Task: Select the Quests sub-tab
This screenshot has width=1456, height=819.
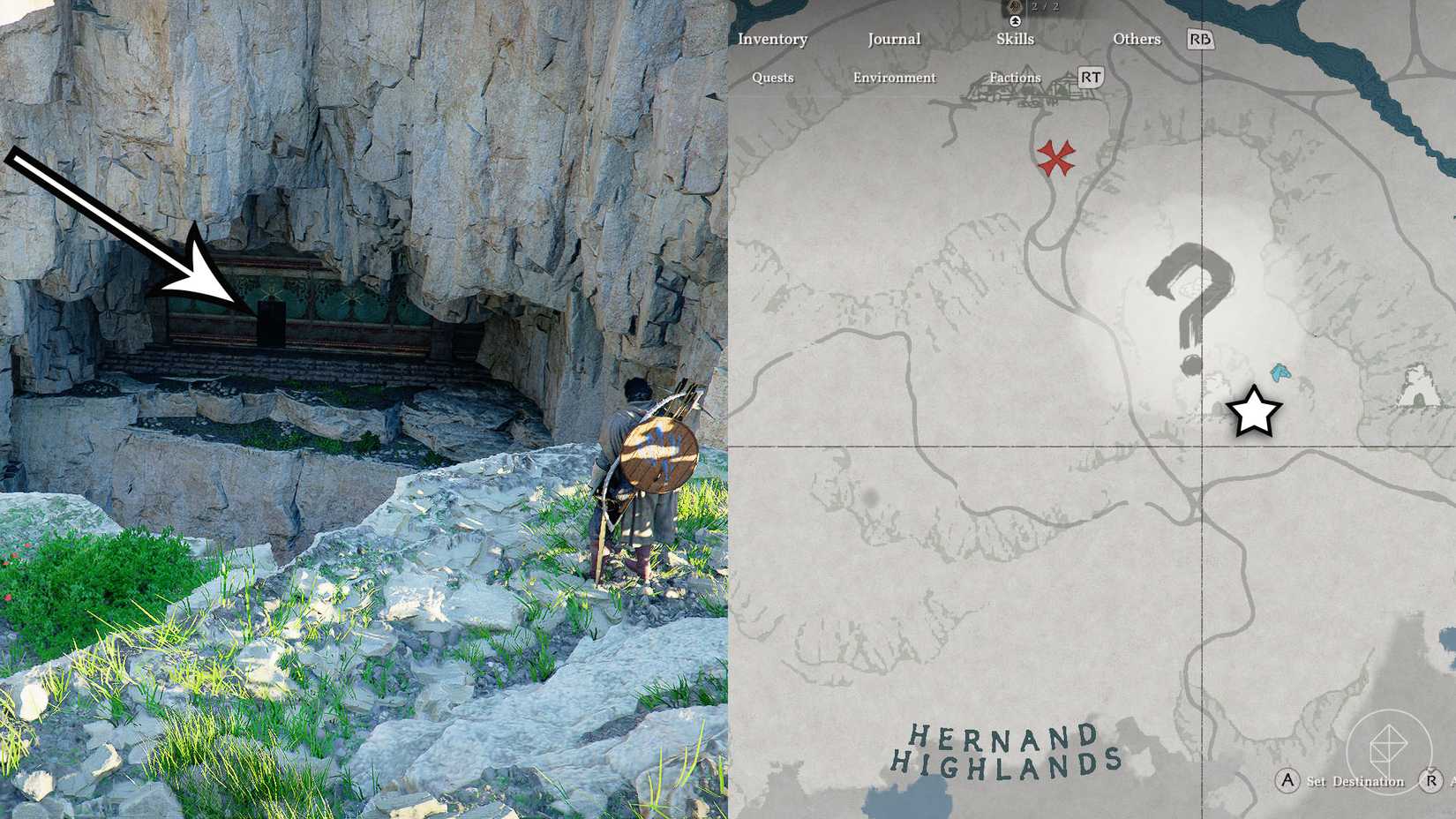Action: (x=773, y=78)
